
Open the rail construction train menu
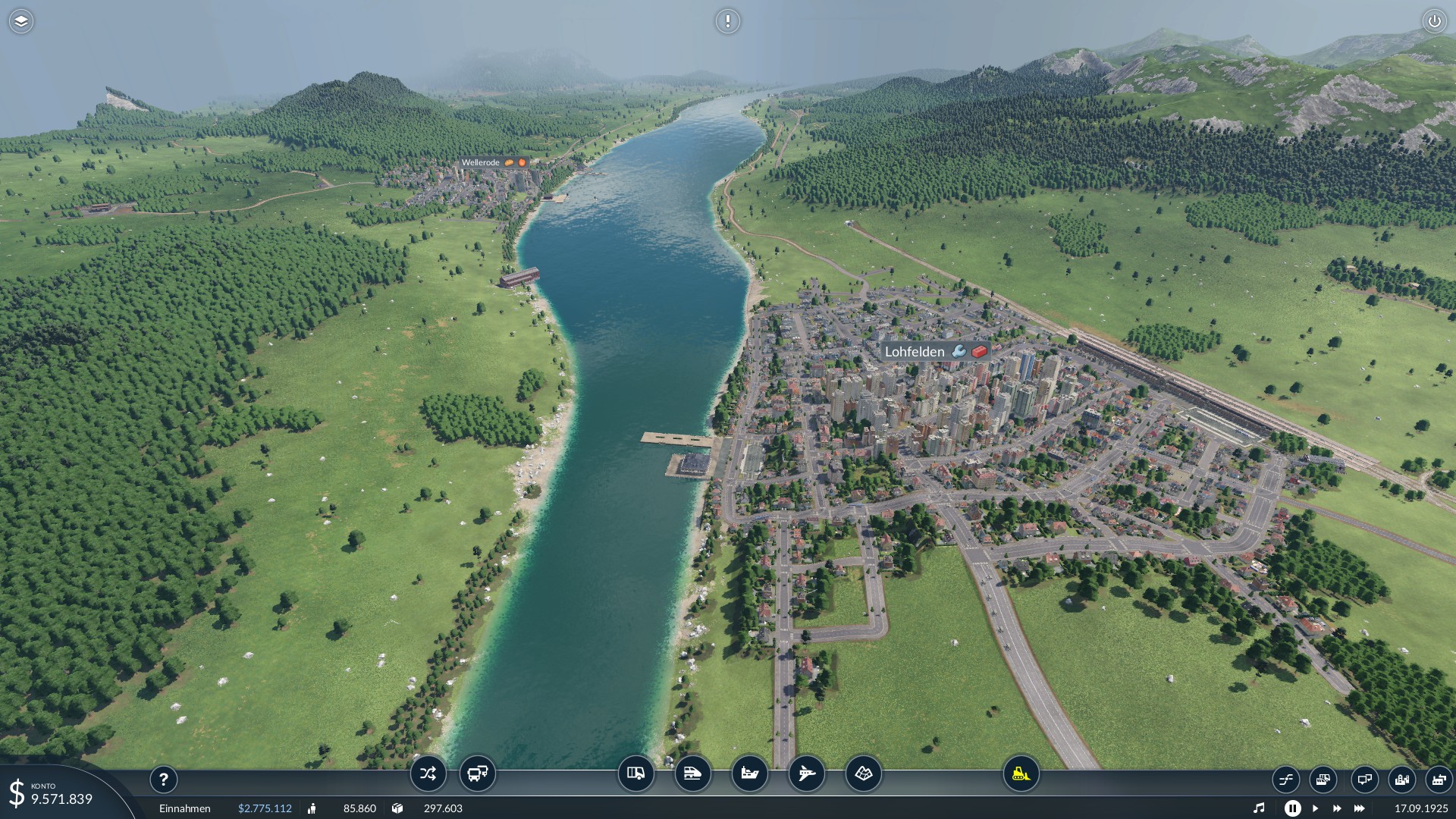692,773
